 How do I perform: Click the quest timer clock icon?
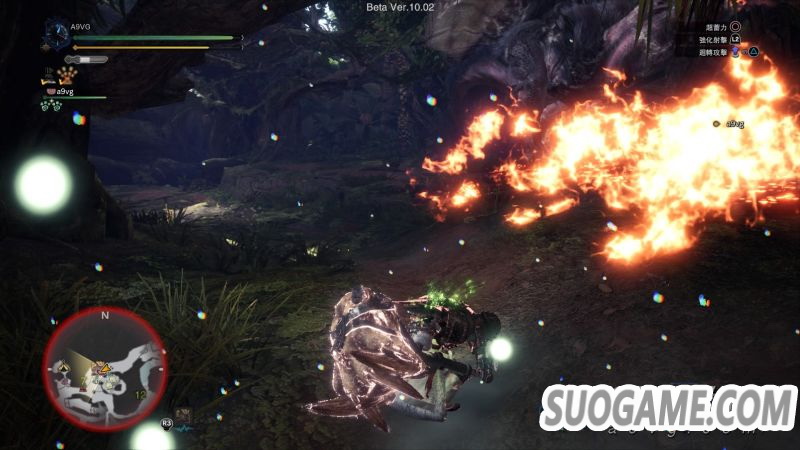(56, 37)
